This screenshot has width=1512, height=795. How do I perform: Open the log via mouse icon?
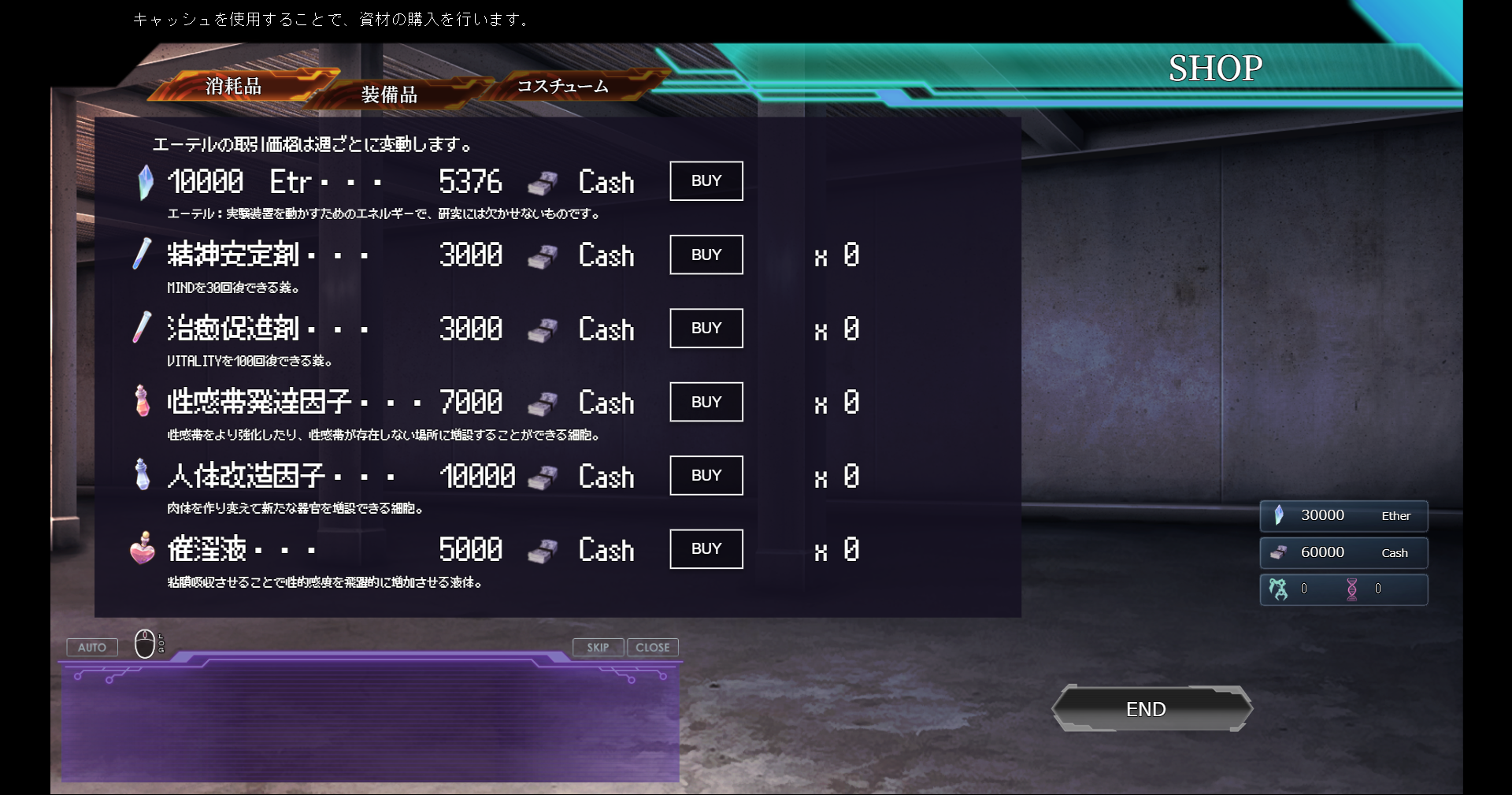click(146, 644)
